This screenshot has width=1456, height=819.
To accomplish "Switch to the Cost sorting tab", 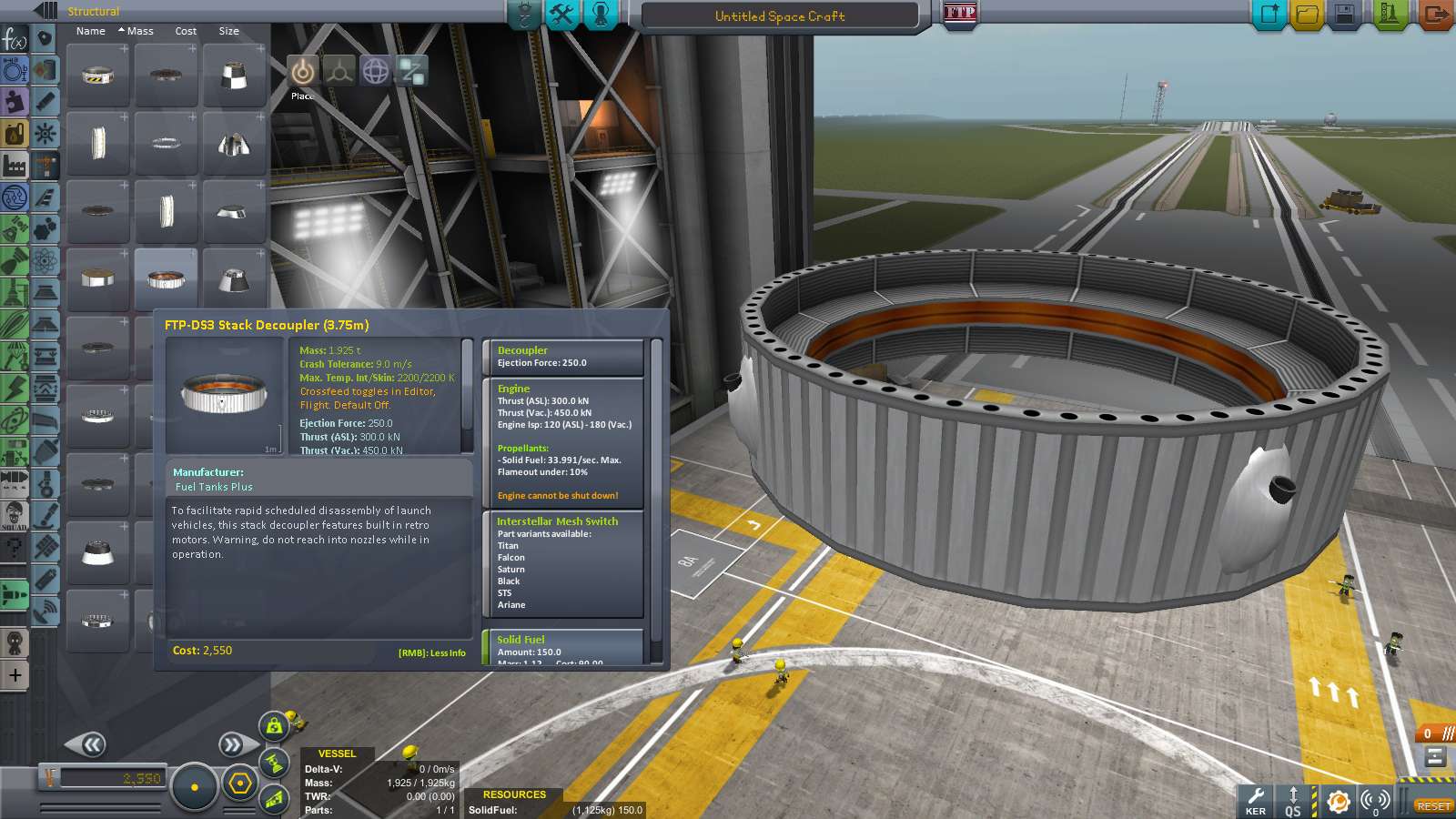I will tap(186, 30).
